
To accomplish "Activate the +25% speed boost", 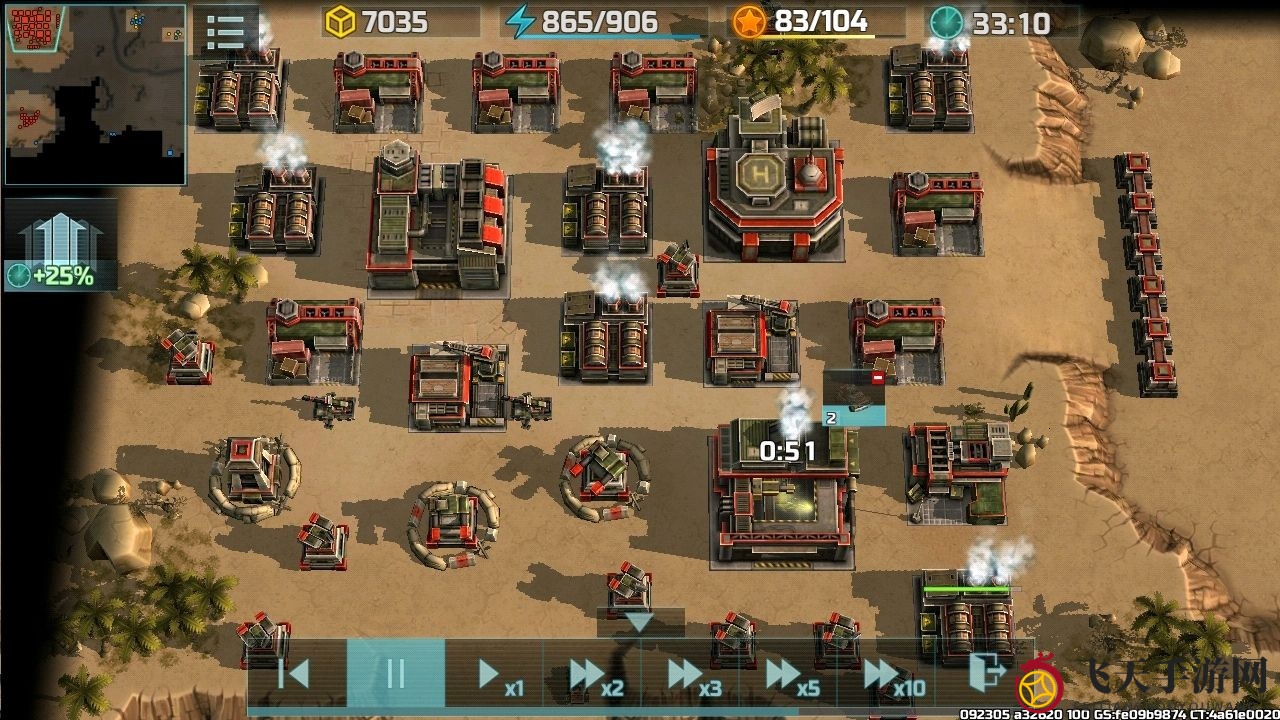I will (60, 246).
